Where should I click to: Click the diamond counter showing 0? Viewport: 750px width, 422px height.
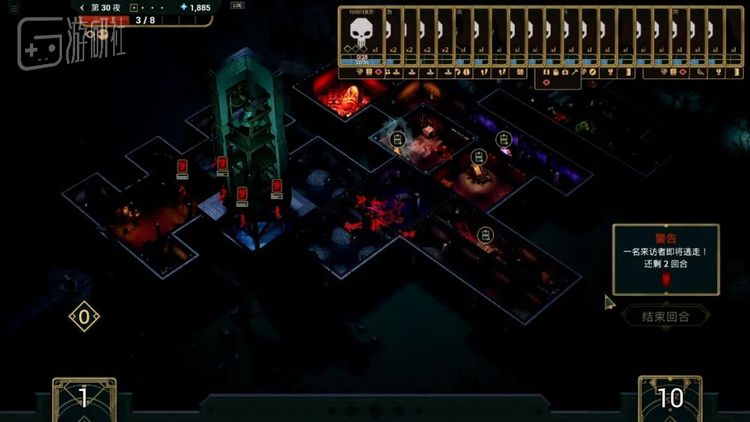pos(84,318)
